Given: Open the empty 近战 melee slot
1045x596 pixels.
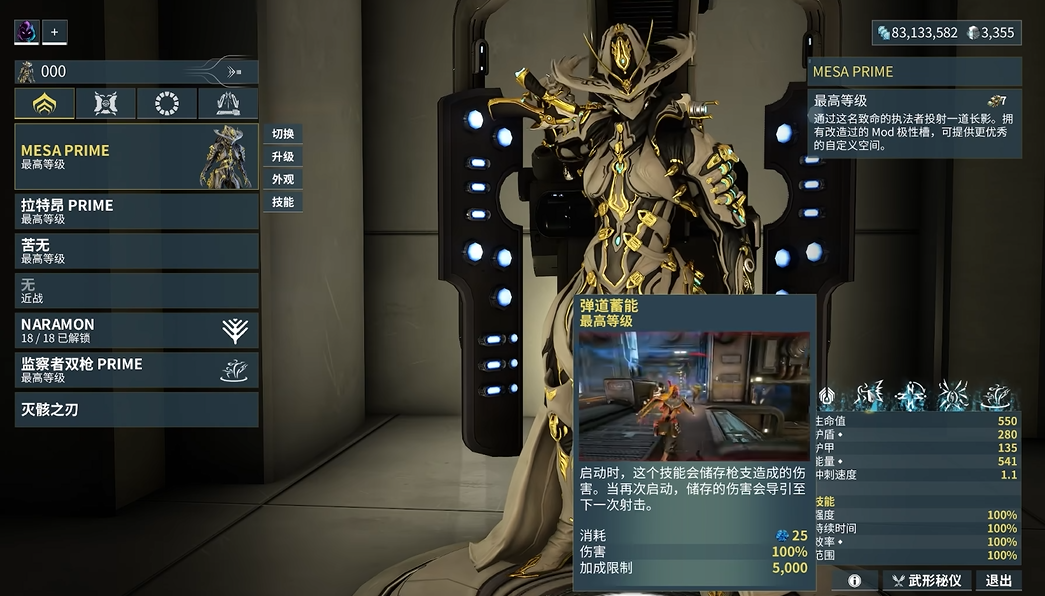Looking at the screenshot, I should point(136,290).
